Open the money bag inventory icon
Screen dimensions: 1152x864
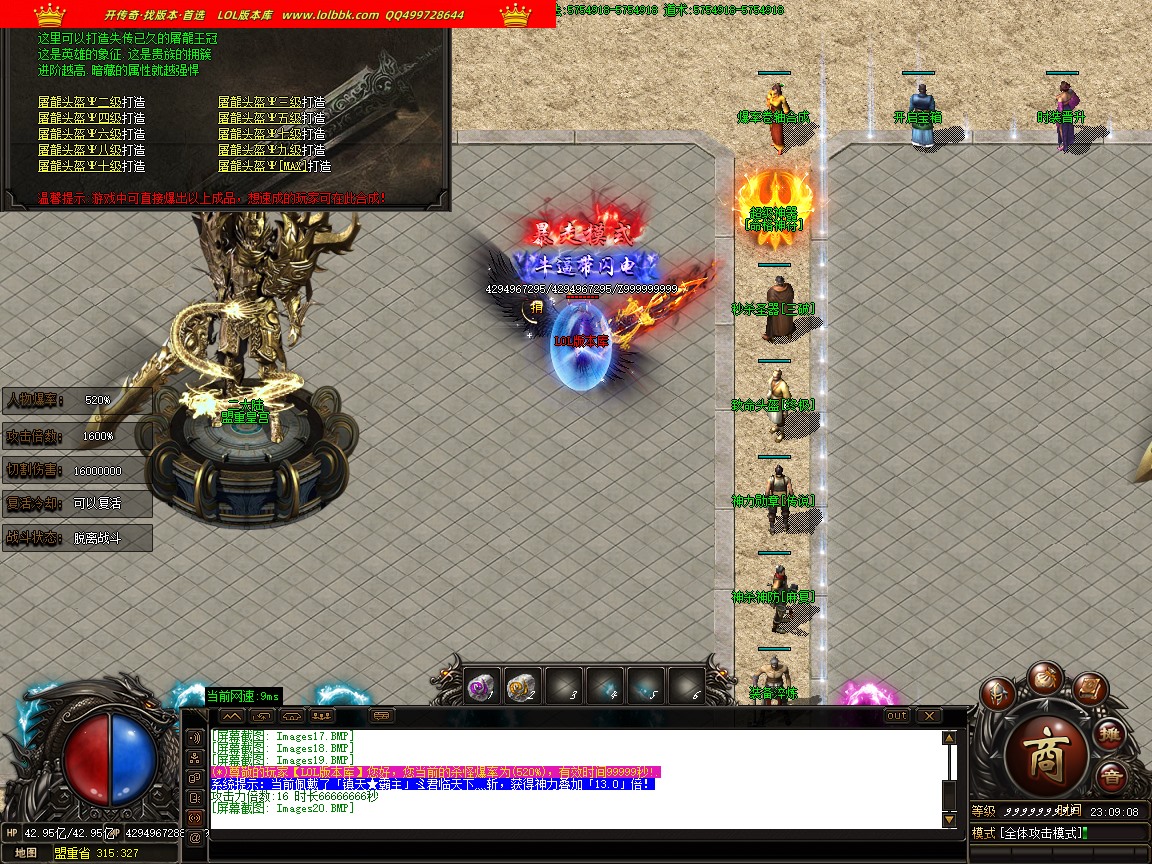[x=1045, y=675]
